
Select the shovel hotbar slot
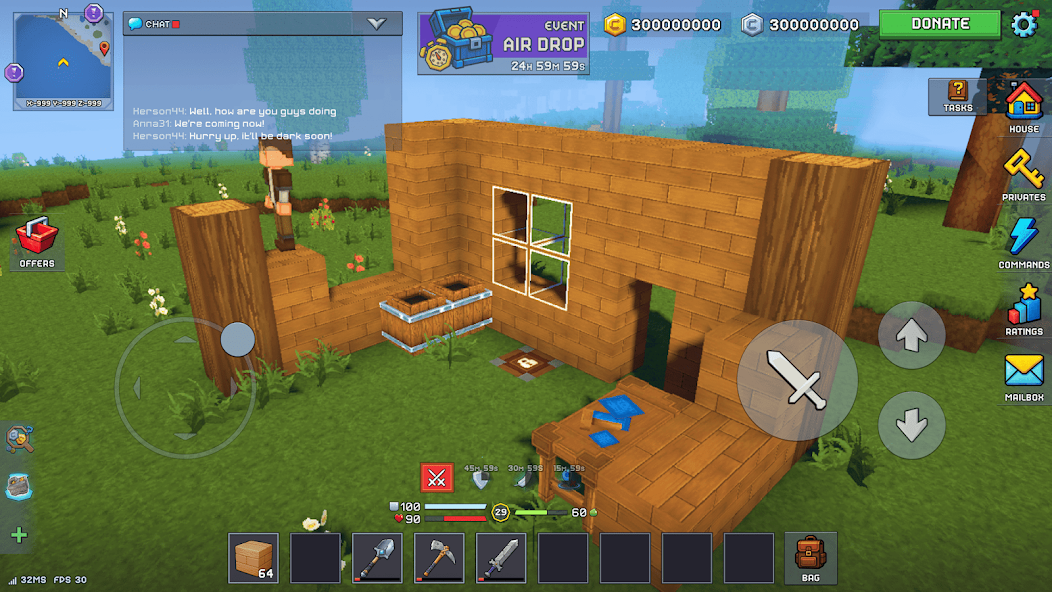[x=378, y=558]
